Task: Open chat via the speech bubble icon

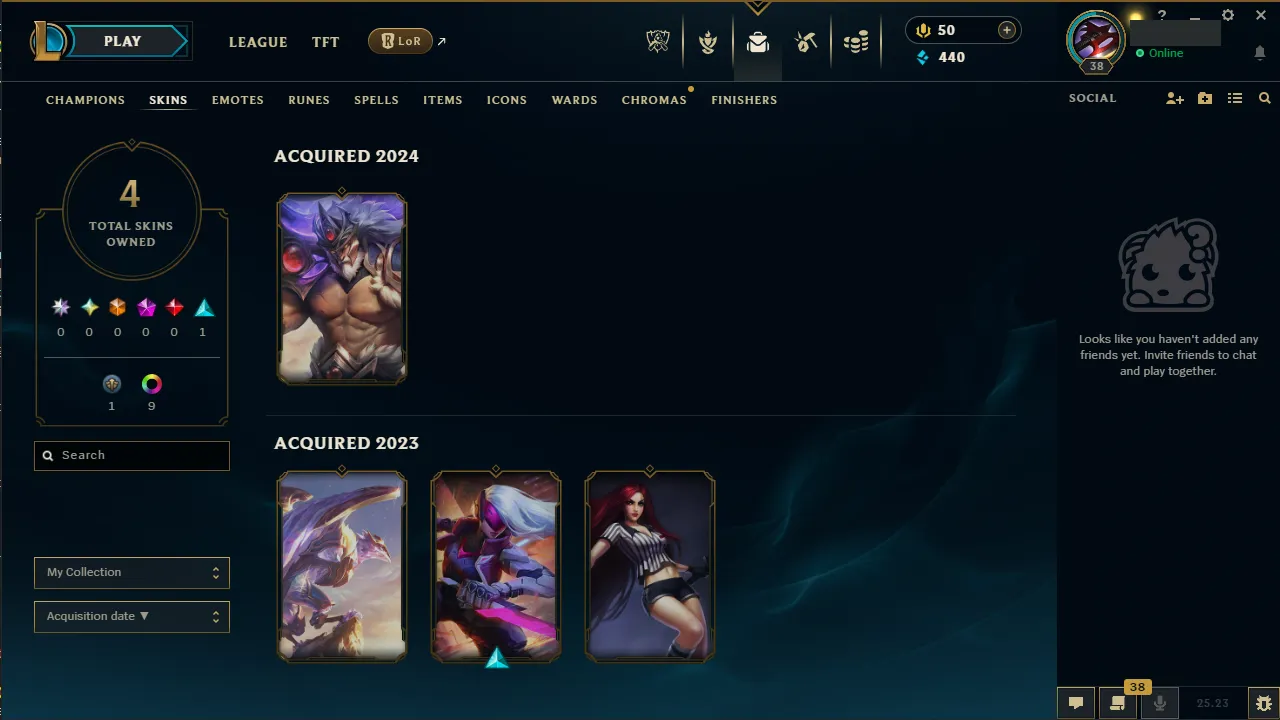Action: pos(1075,702)
